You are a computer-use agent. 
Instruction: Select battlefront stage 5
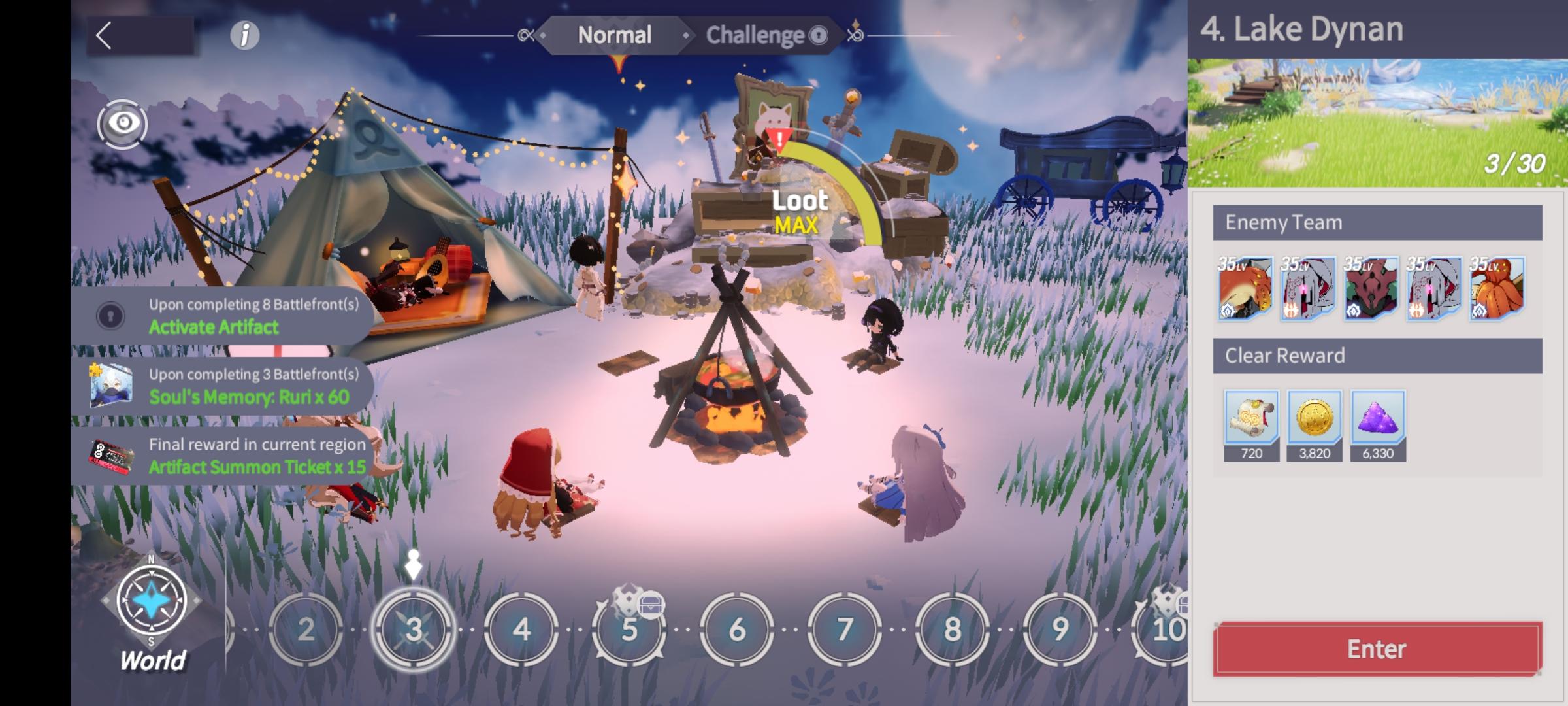coord(629,629)
